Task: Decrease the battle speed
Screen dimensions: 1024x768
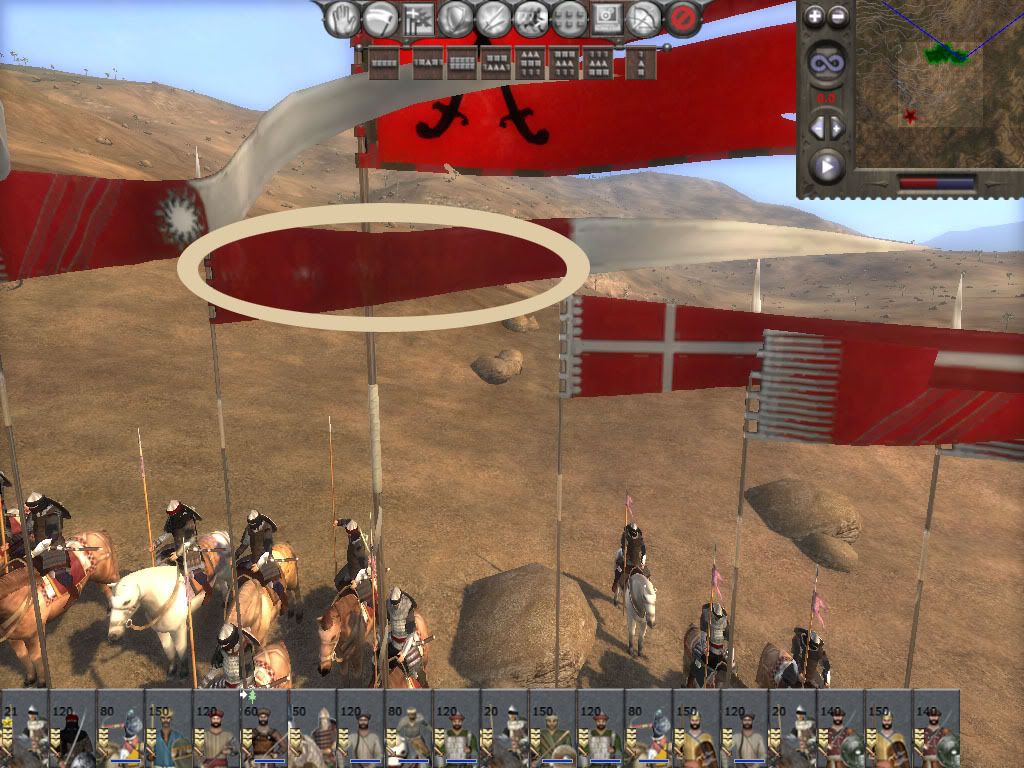Action: tap(816, 128)
